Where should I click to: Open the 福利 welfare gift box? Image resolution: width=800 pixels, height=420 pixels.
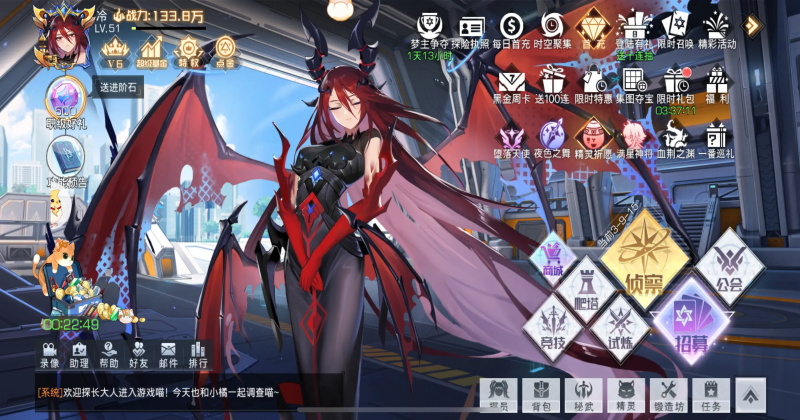tap(716, 82)
